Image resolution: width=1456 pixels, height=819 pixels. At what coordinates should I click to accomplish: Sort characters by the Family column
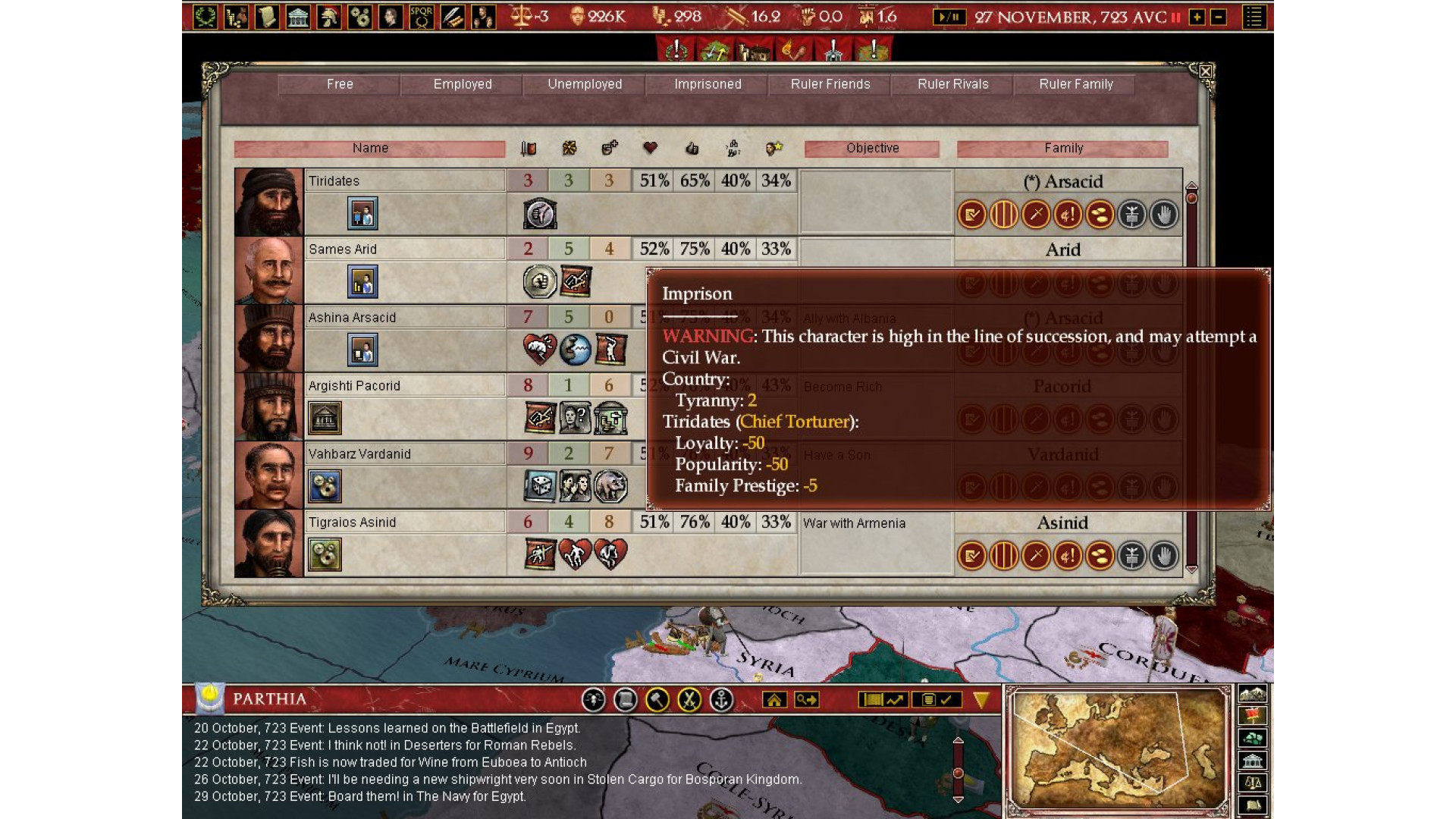click(x=1062, y=149)
